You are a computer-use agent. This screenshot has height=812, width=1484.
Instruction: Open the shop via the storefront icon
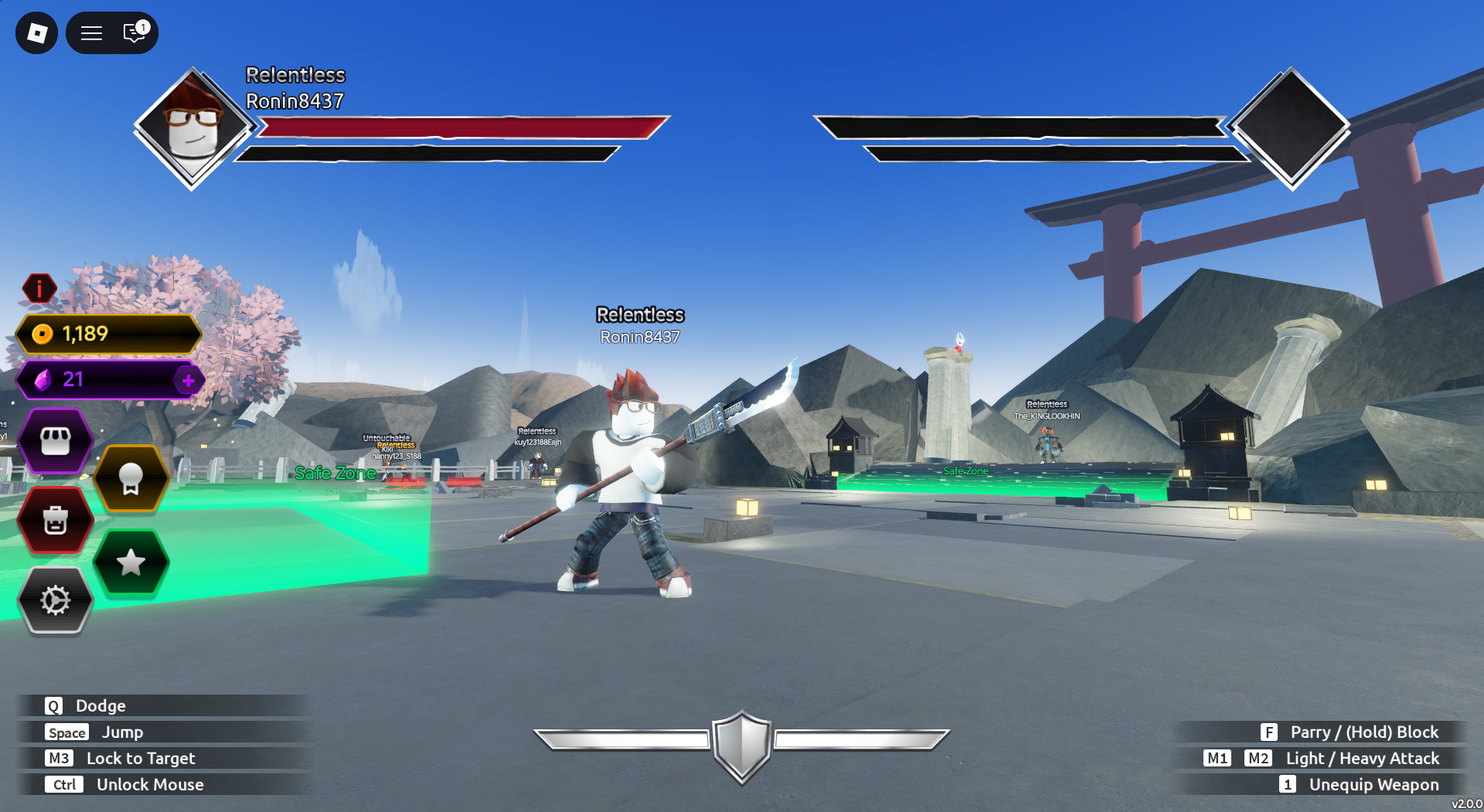pos(55,439)
